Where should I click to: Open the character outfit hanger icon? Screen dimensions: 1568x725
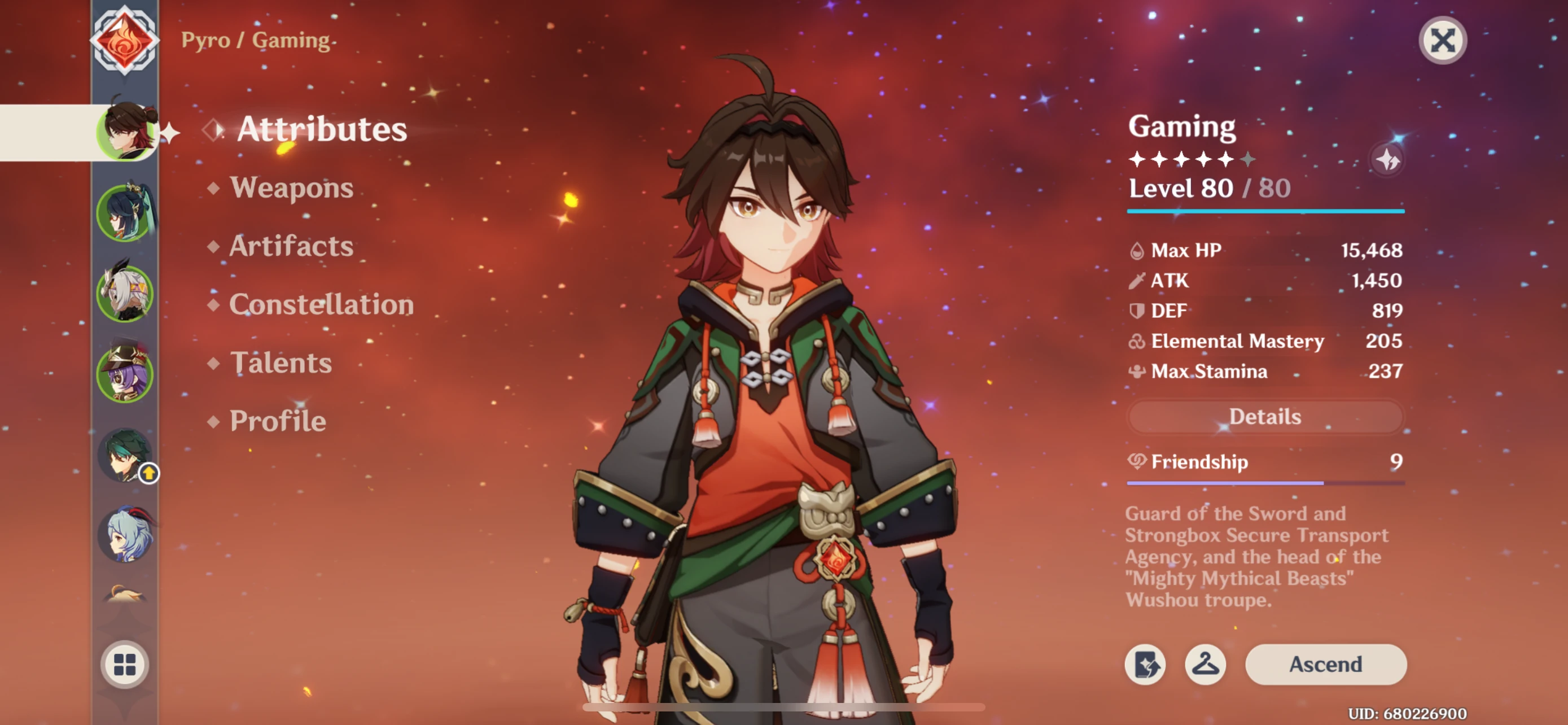[x=1207, y=665]
